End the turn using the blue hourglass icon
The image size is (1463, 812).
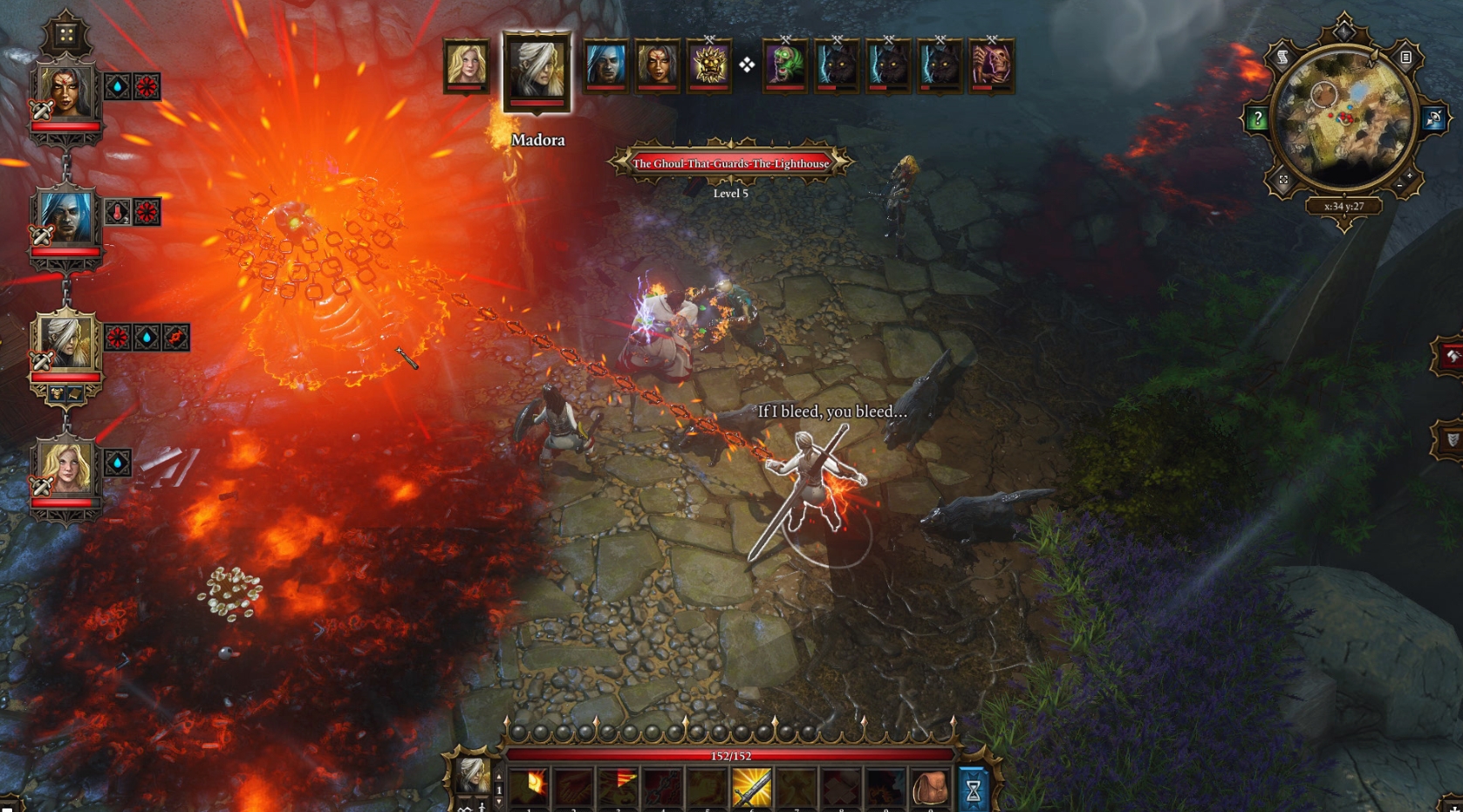[972, 788]
